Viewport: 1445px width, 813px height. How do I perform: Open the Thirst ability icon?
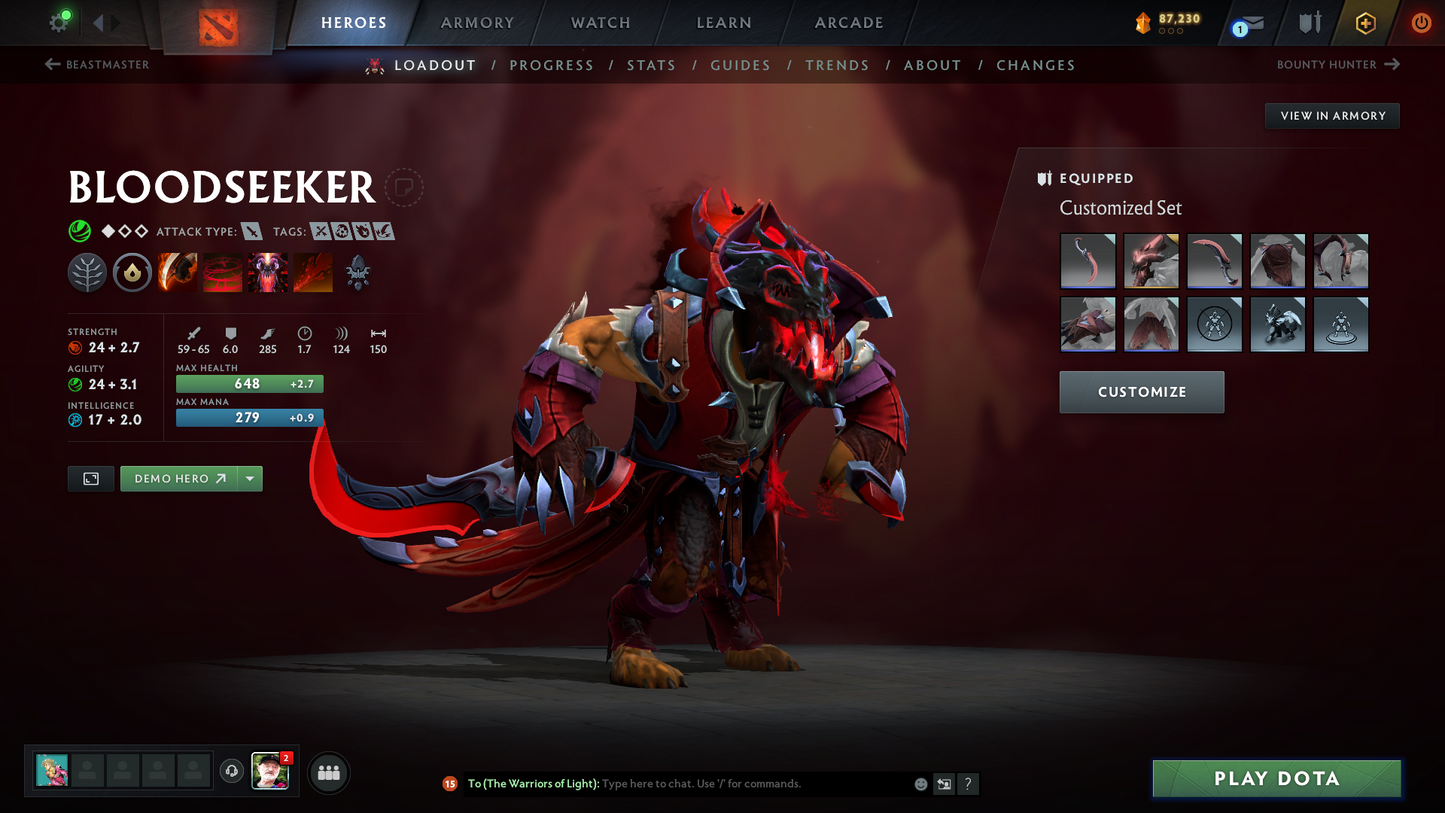(x=267, y=272)
